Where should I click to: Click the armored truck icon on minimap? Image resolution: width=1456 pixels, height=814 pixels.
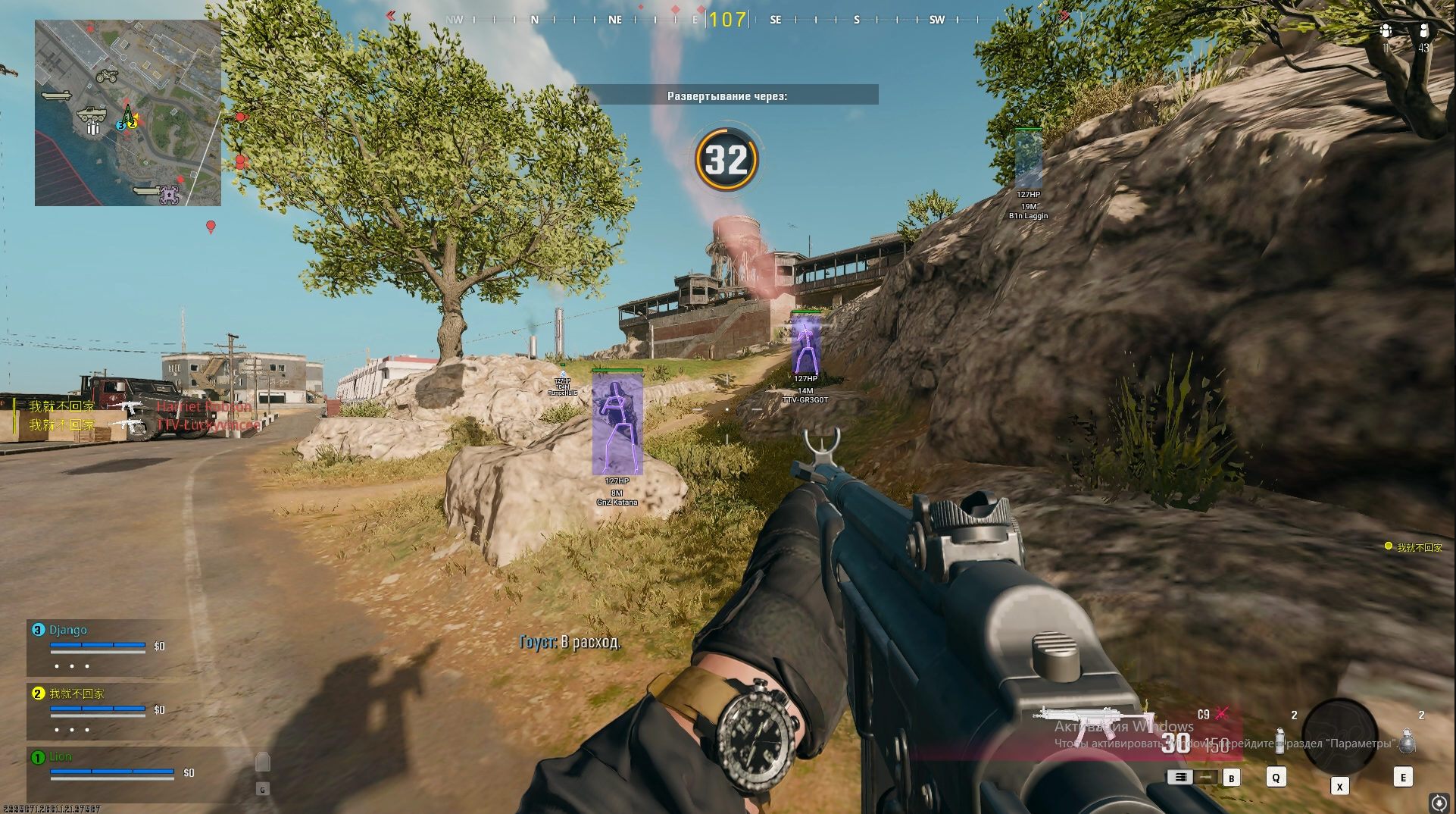point(92,114)
